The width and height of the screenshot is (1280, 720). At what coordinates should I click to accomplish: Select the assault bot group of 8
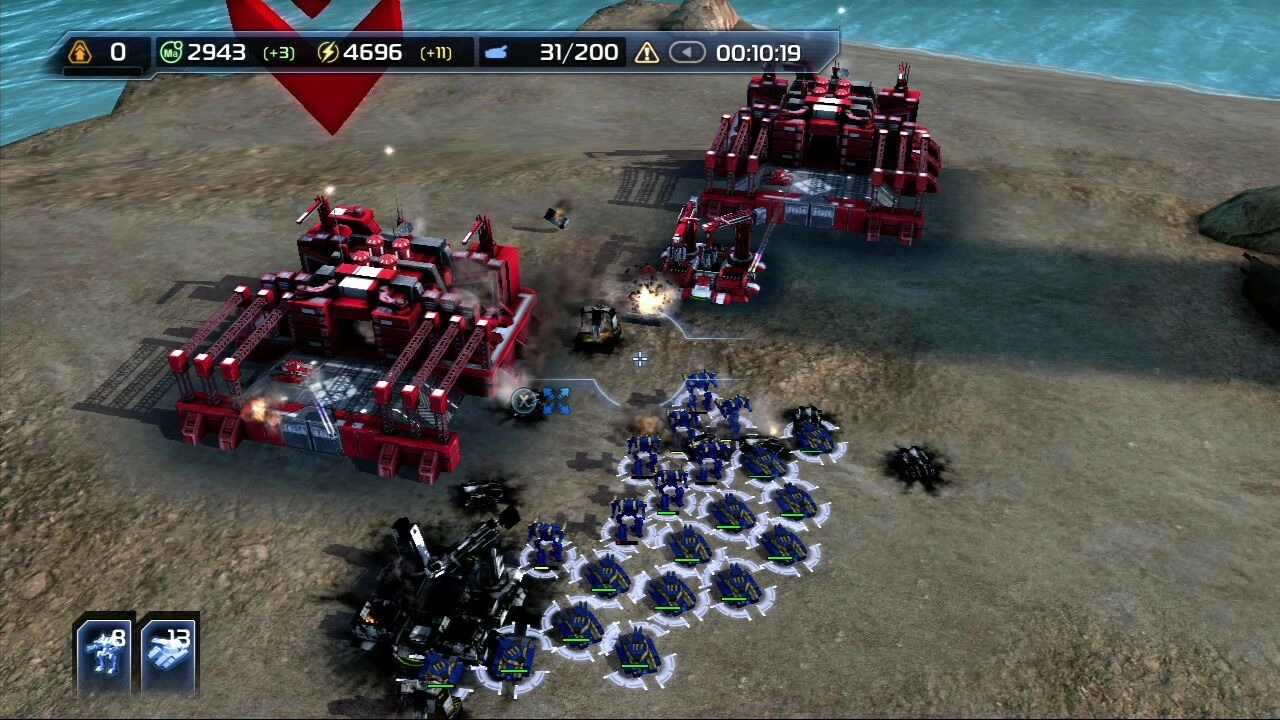click(x=105, y=653)
